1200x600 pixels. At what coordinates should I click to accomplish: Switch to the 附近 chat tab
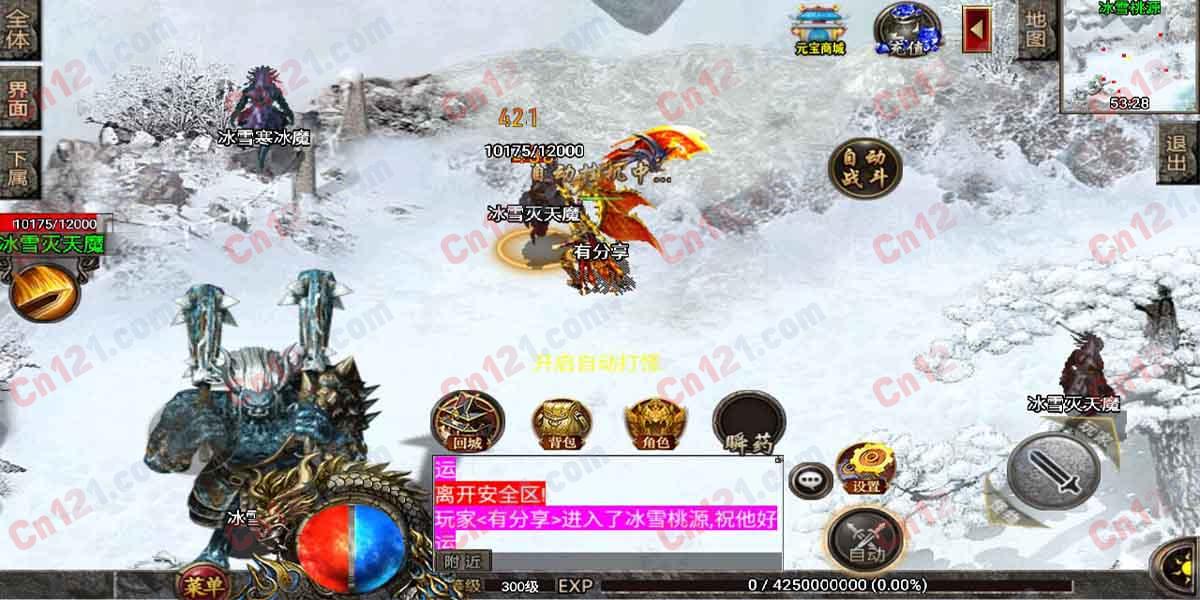462,561
